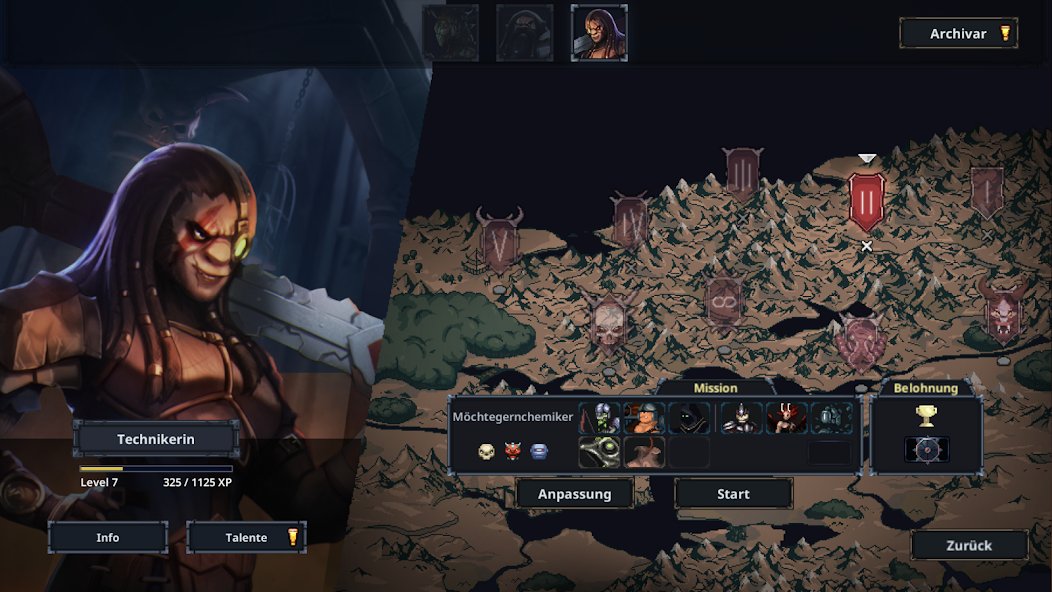Show character Info
The height and width of the screenshot is (592, 1052).
pos(108,538)
